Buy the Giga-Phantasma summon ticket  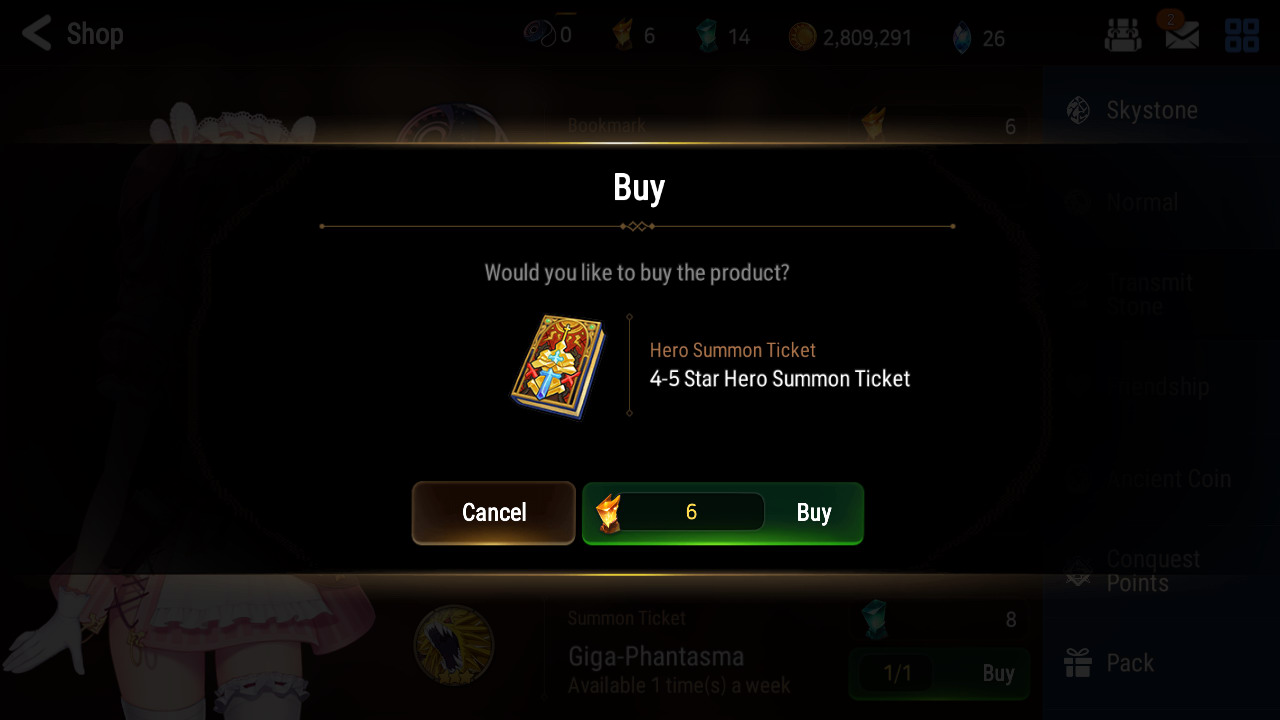(939, 673)
